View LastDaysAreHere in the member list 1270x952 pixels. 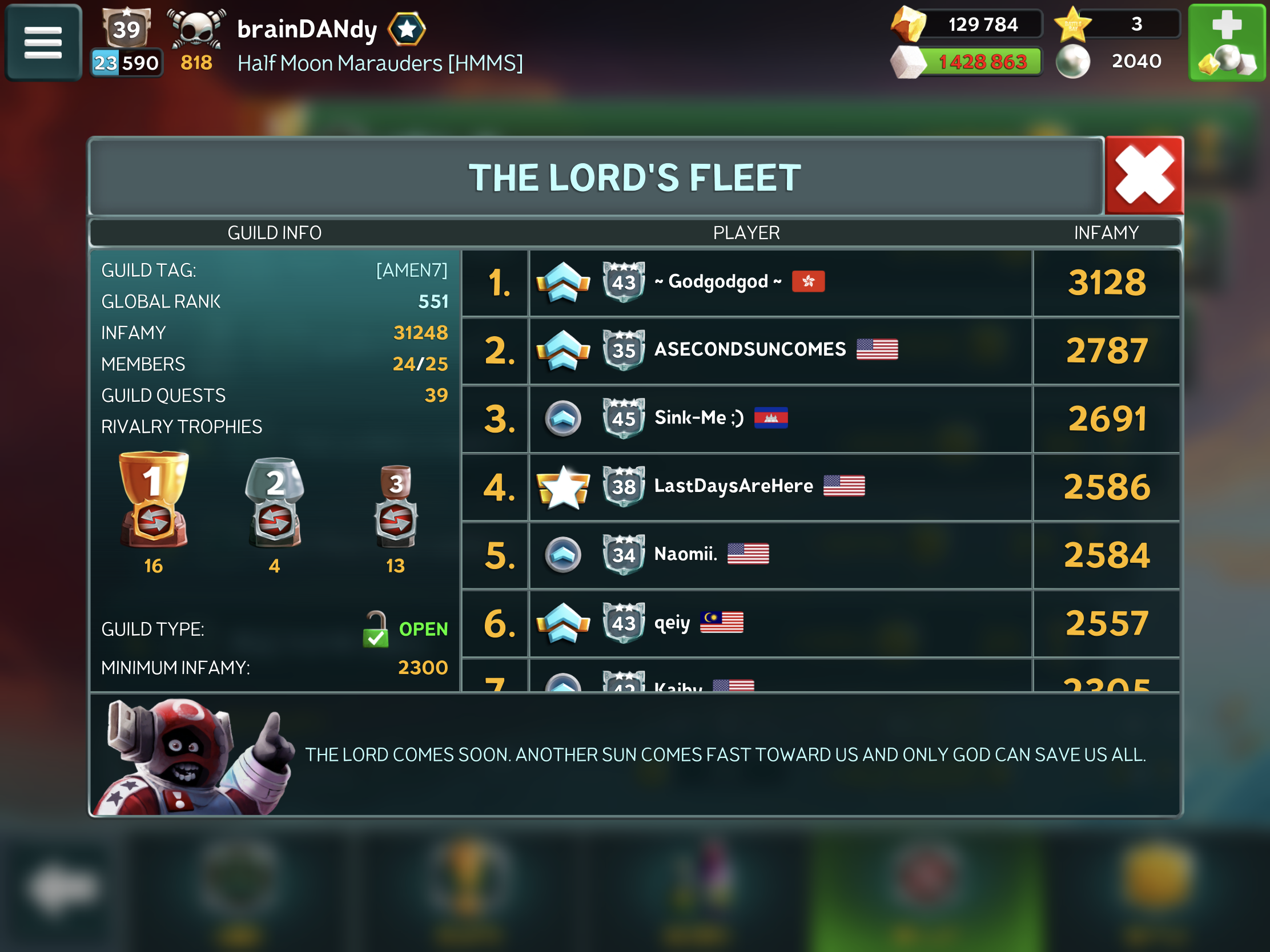pos(779,487)
